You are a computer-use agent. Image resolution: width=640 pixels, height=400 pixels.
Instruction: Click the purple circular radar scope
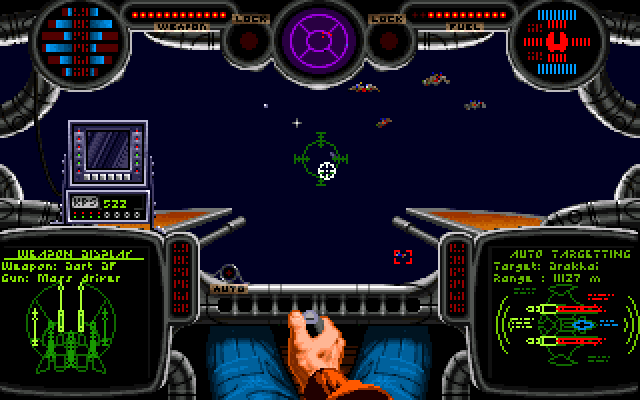(319, 41)
